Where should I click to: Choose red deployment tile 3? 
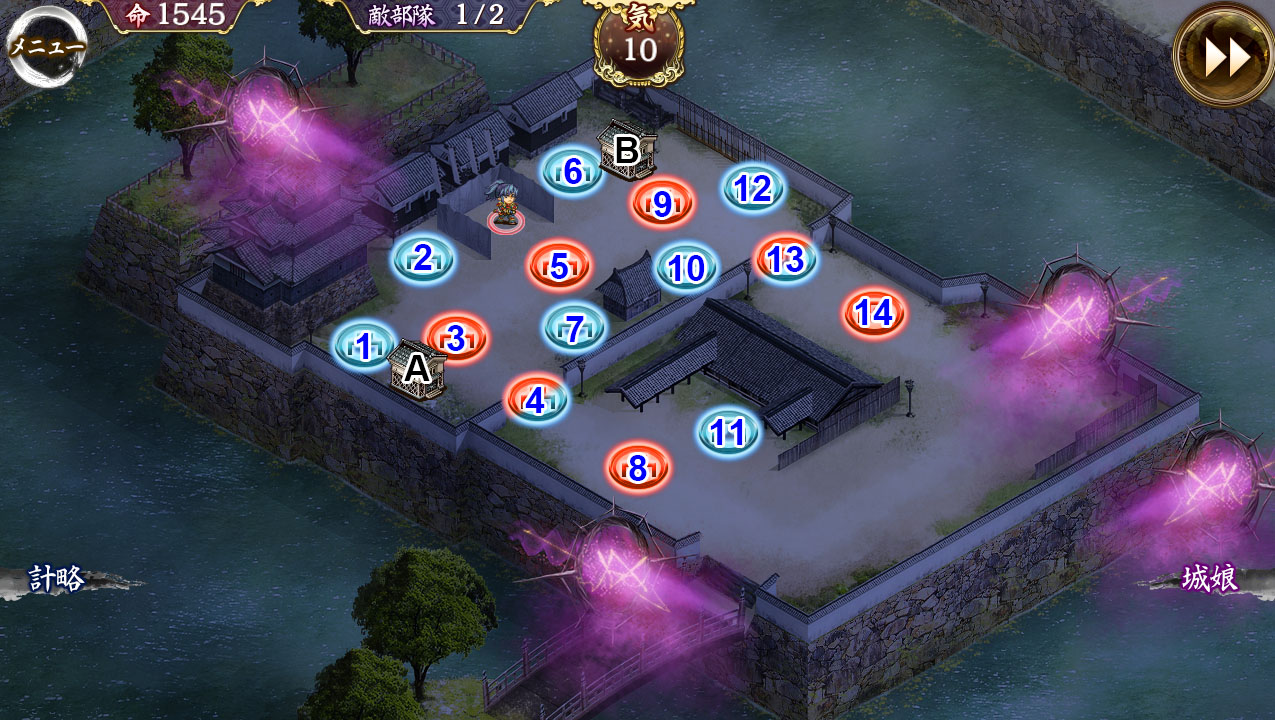point(456,339)
